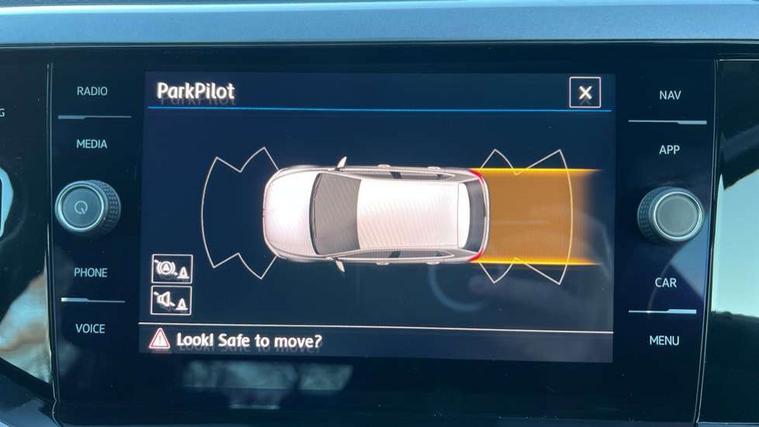Screen dimensions: 759x427
Task: Mute the parking sensor warning sound
Action: [x=170, y=299]
